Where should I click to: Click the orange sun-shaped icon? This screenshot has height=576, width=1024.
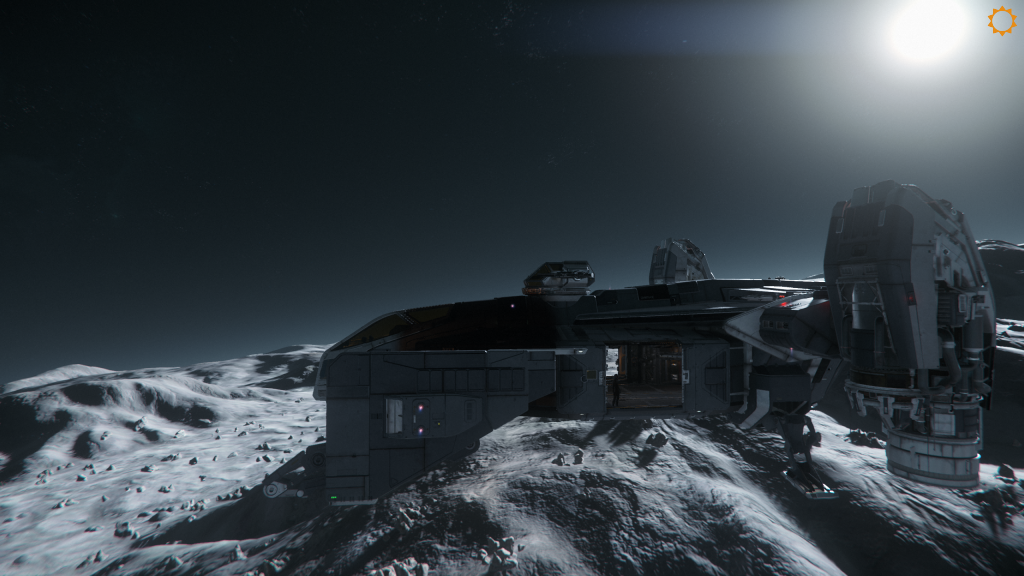click(x=1001, y=21)
